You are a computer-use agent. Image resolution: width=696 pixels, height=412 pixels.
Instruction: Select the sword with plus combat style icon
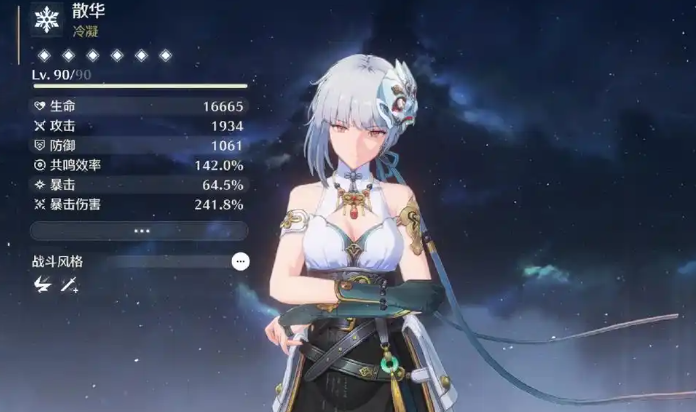[69, 285]
